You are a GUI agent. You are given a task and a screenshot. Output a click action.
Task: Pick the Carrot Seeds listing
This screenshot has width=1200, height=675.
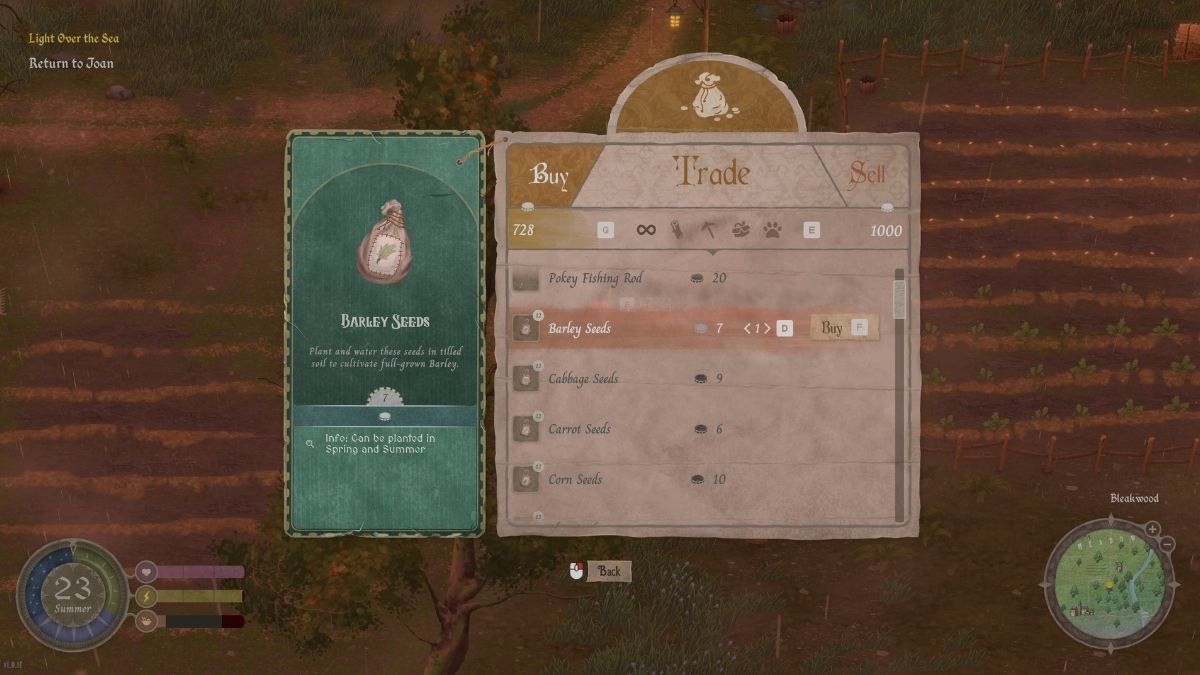[579, 429]
